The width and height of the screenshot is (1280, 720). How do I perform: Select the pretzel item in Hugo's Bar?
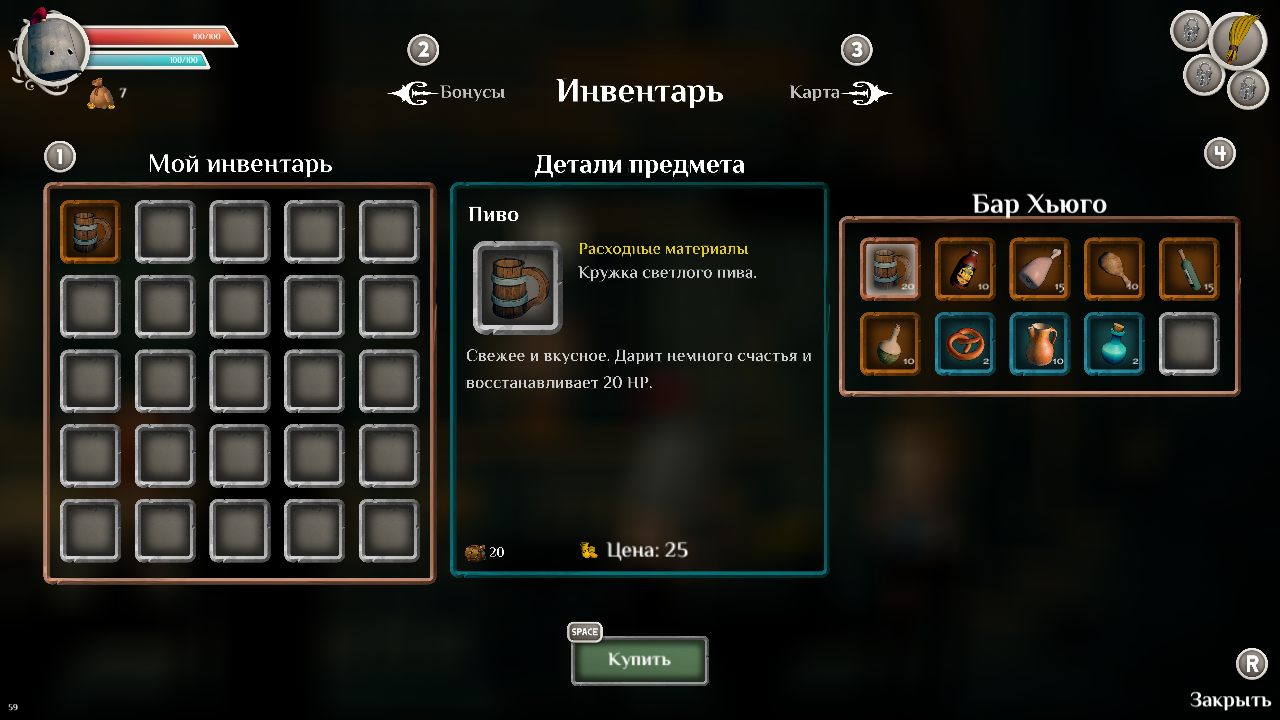pos(964,343)
